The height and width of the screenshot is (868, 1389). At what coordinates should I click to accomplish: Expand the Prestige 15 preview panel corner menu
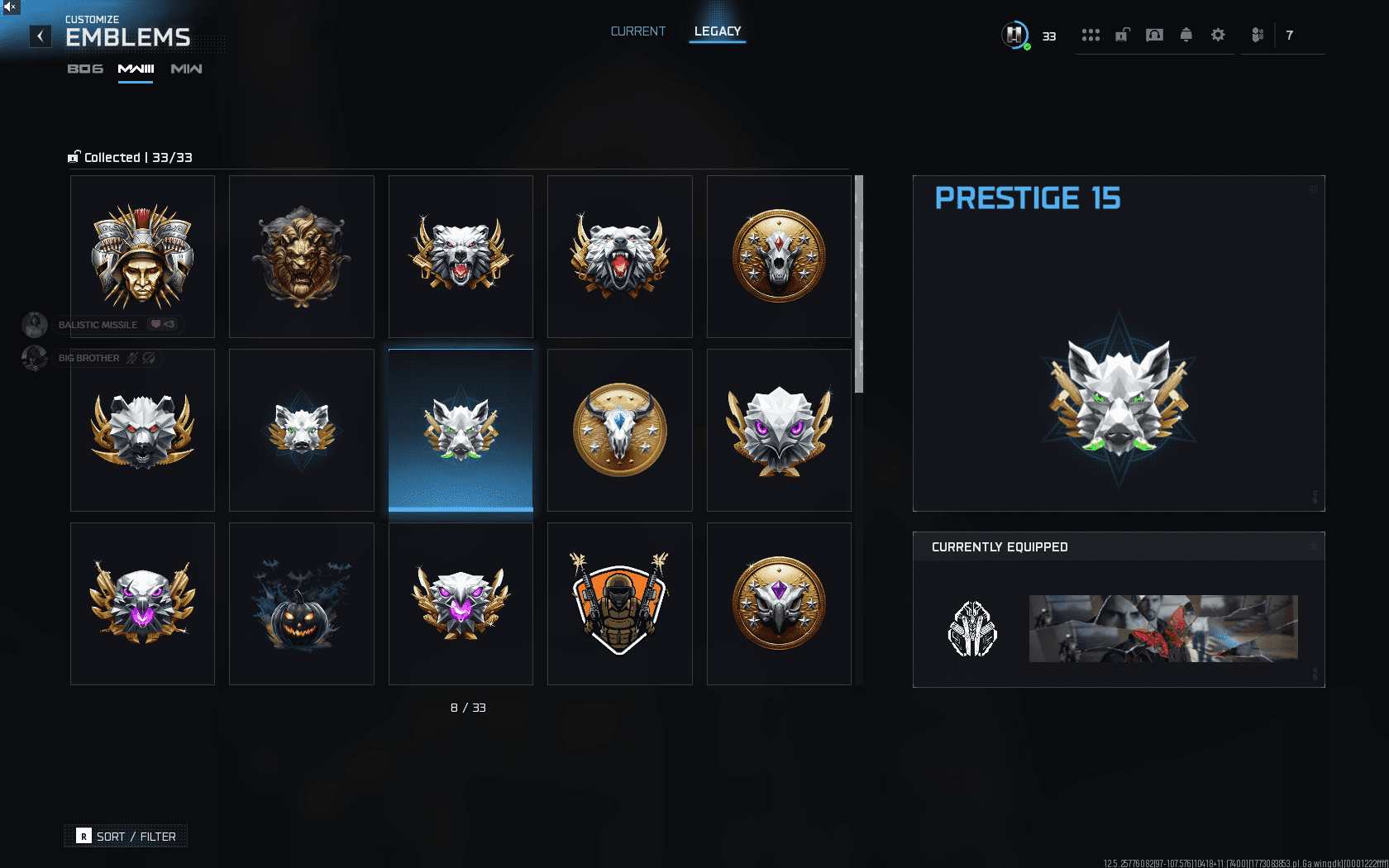pos(1314,189)
